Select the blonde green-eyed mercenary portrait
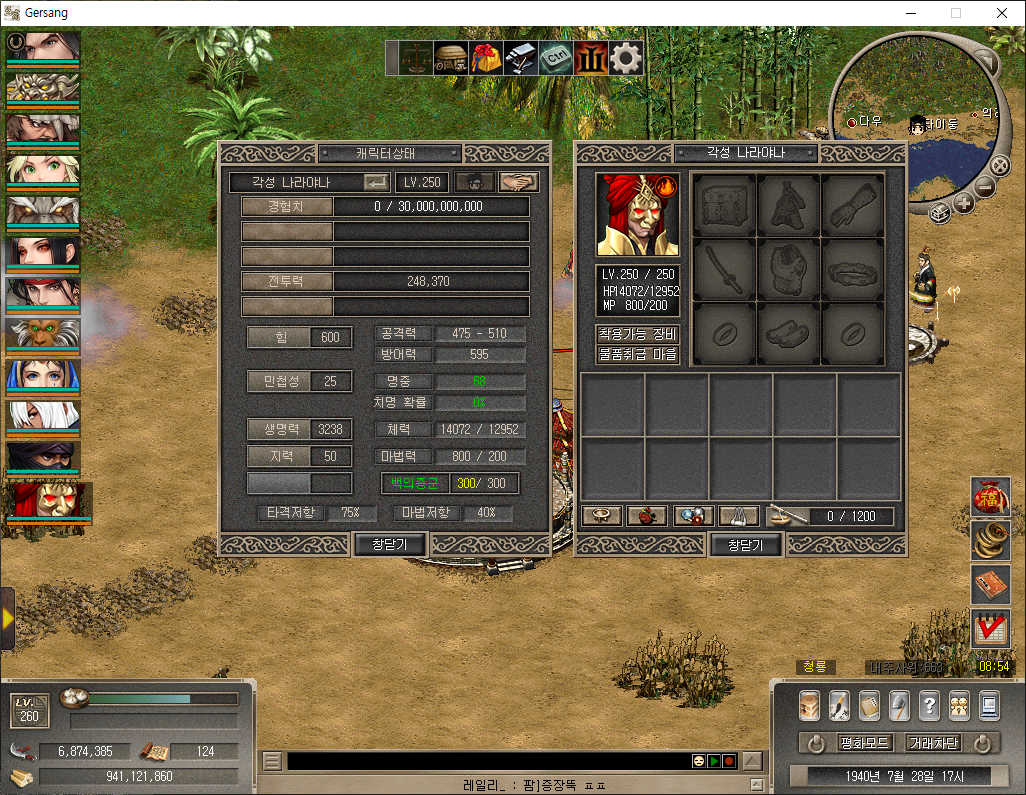1026x795 pixels. (x=43, y=168)
